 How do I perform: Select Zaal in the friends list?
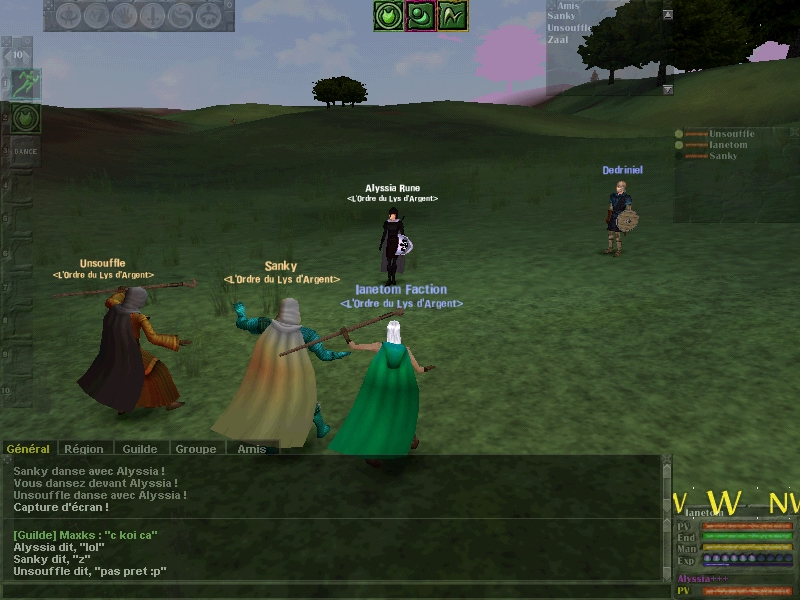pyautogui.click(x=560, y=39)
